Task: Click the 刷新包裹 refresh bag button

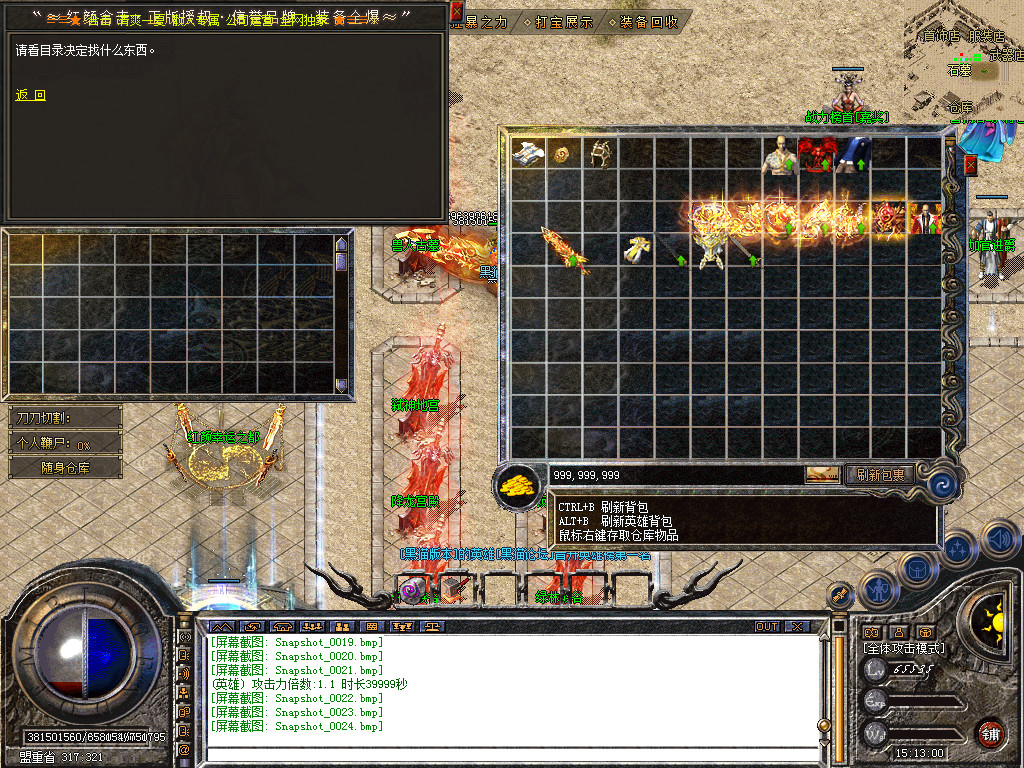Action: point(880,475)
